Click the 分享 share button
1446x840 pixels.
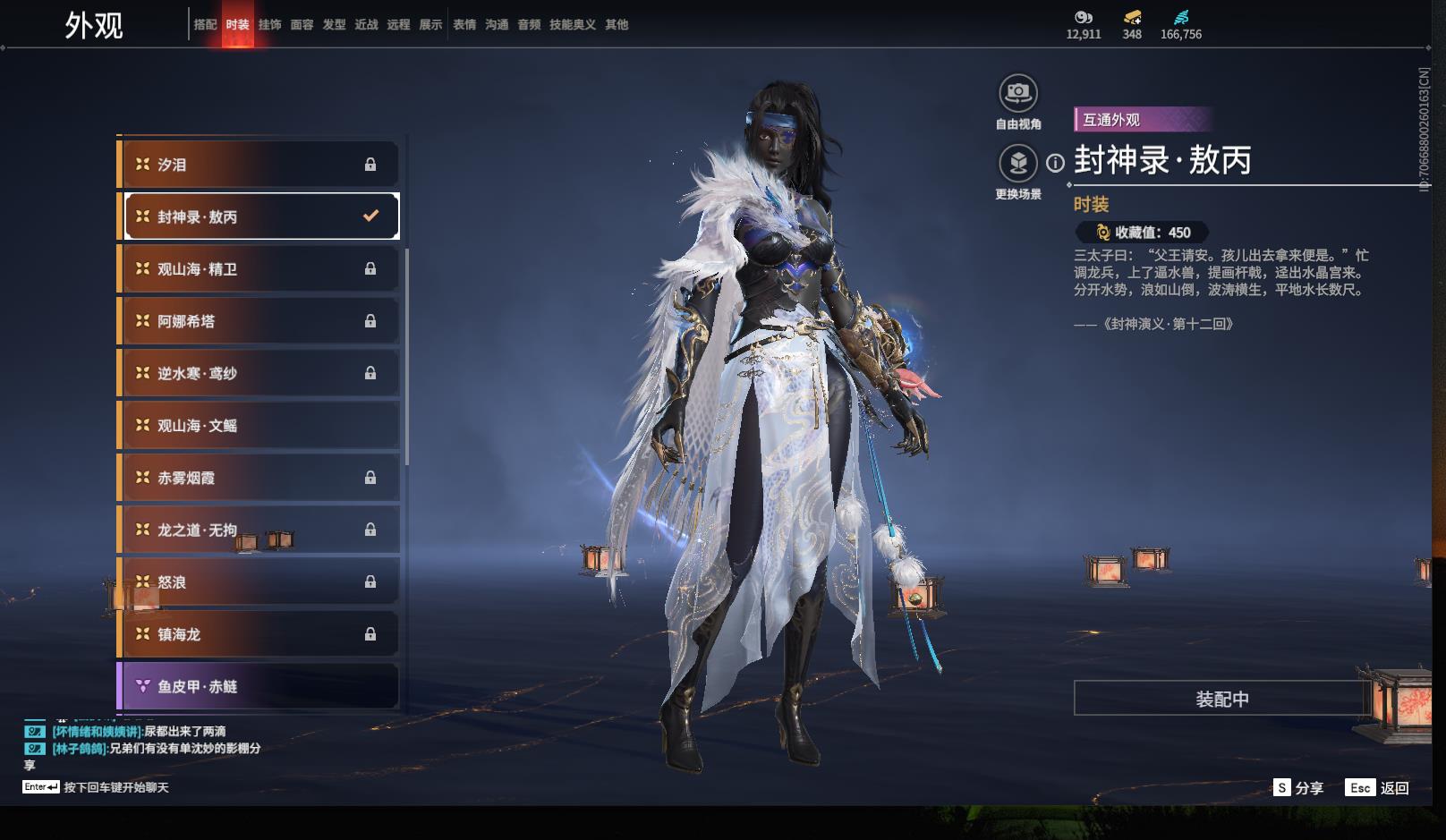(x=1298, y=788)
